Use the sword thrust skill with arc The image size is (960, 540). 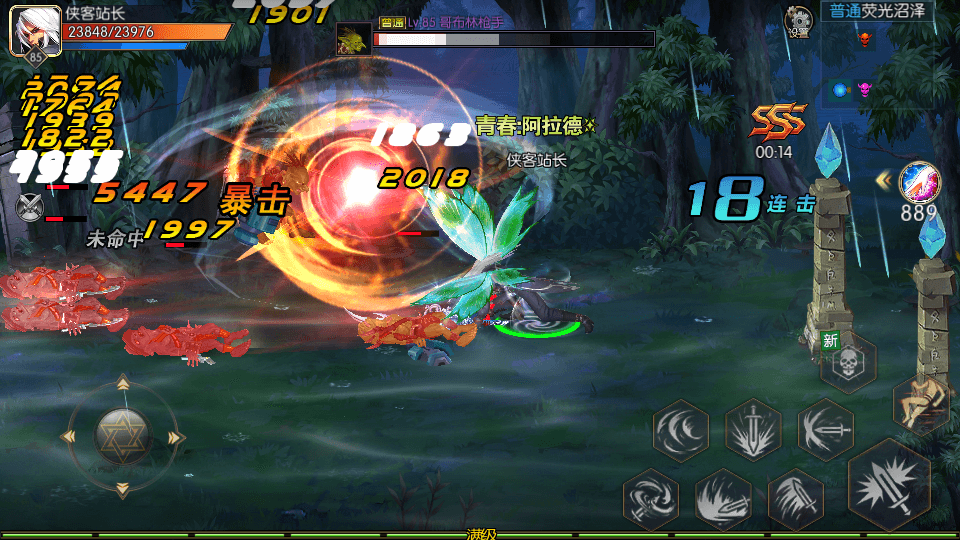pos(825,430)
